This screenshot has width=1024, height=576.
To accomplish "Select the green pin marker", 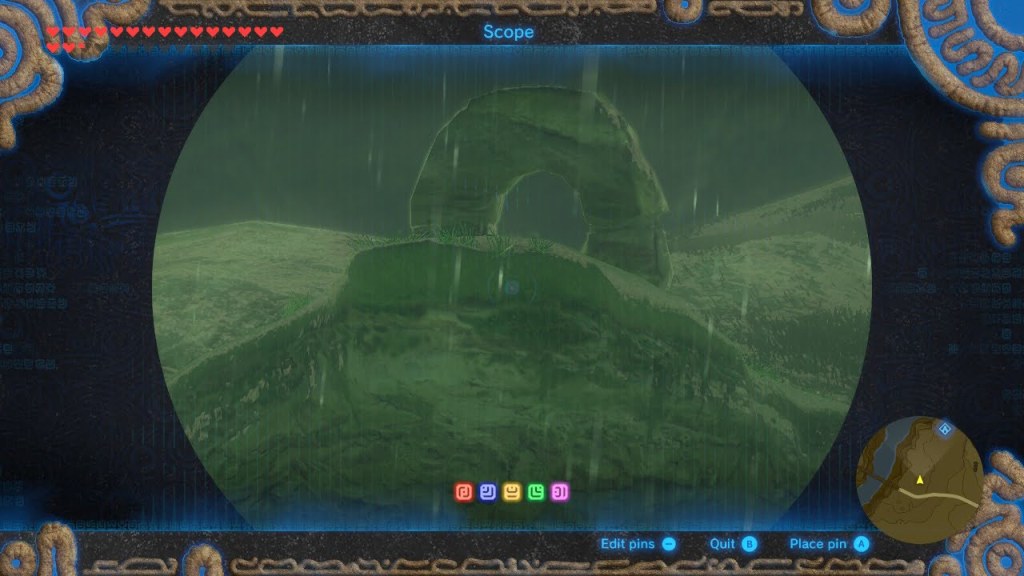I will pos(536,492).
